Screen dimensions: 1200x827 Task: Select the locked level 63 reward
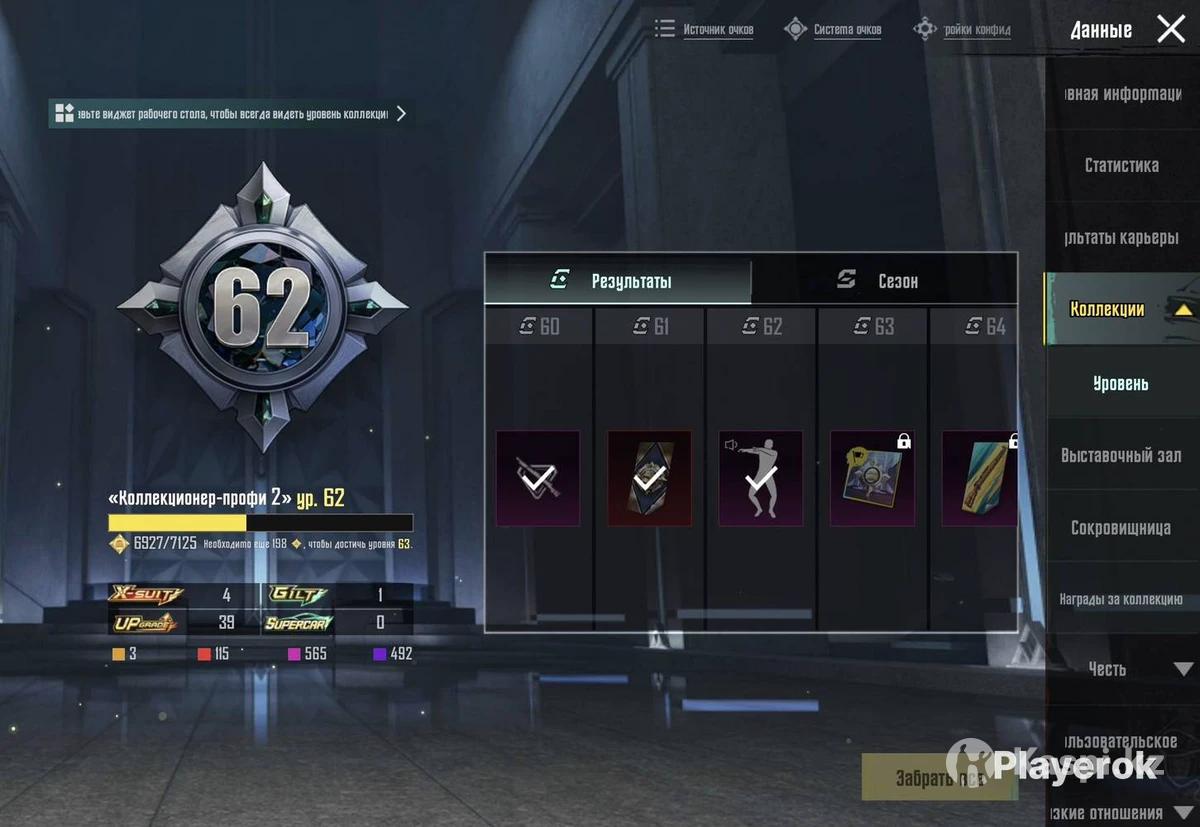click(872, 478)
